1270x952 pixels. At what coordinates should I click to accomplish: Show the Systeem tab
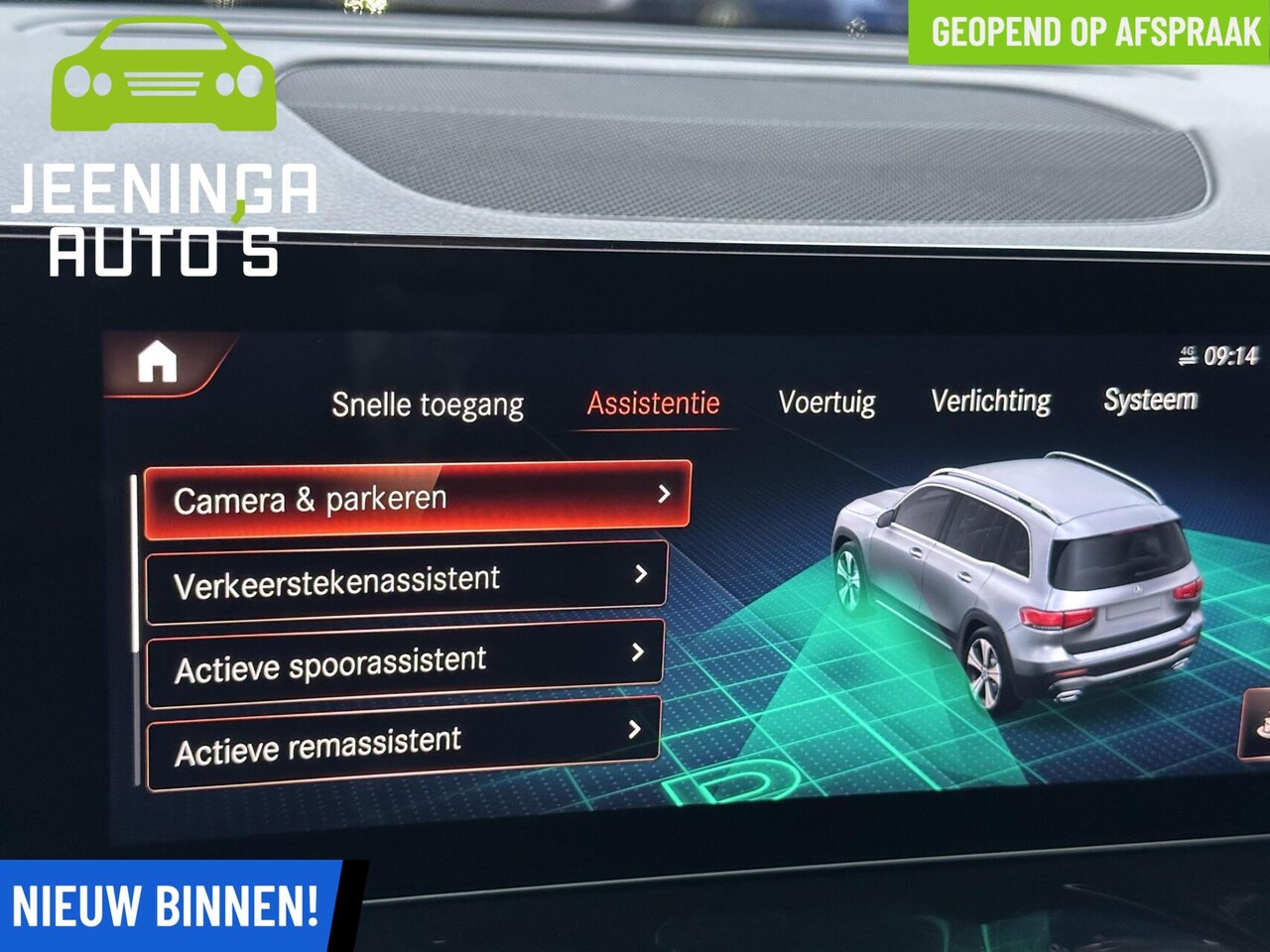1150,400
